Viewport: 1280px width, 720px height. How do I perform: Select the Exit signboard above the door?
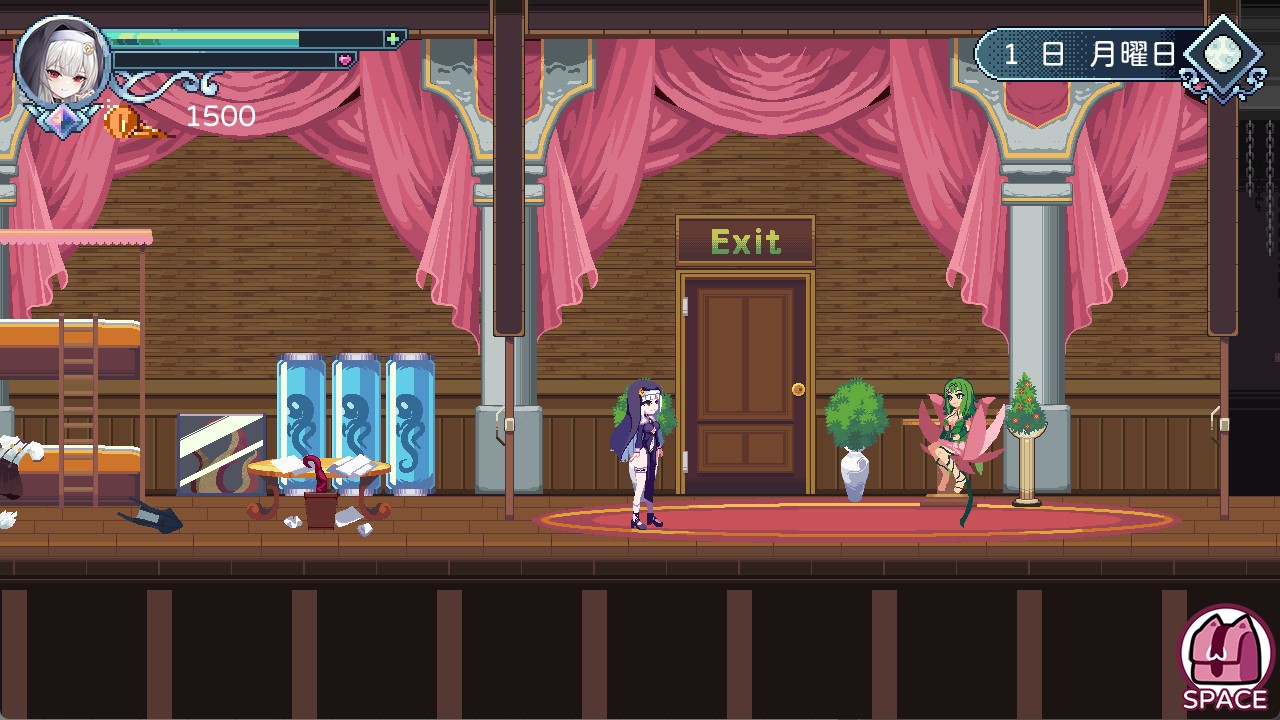pos(745,241)
